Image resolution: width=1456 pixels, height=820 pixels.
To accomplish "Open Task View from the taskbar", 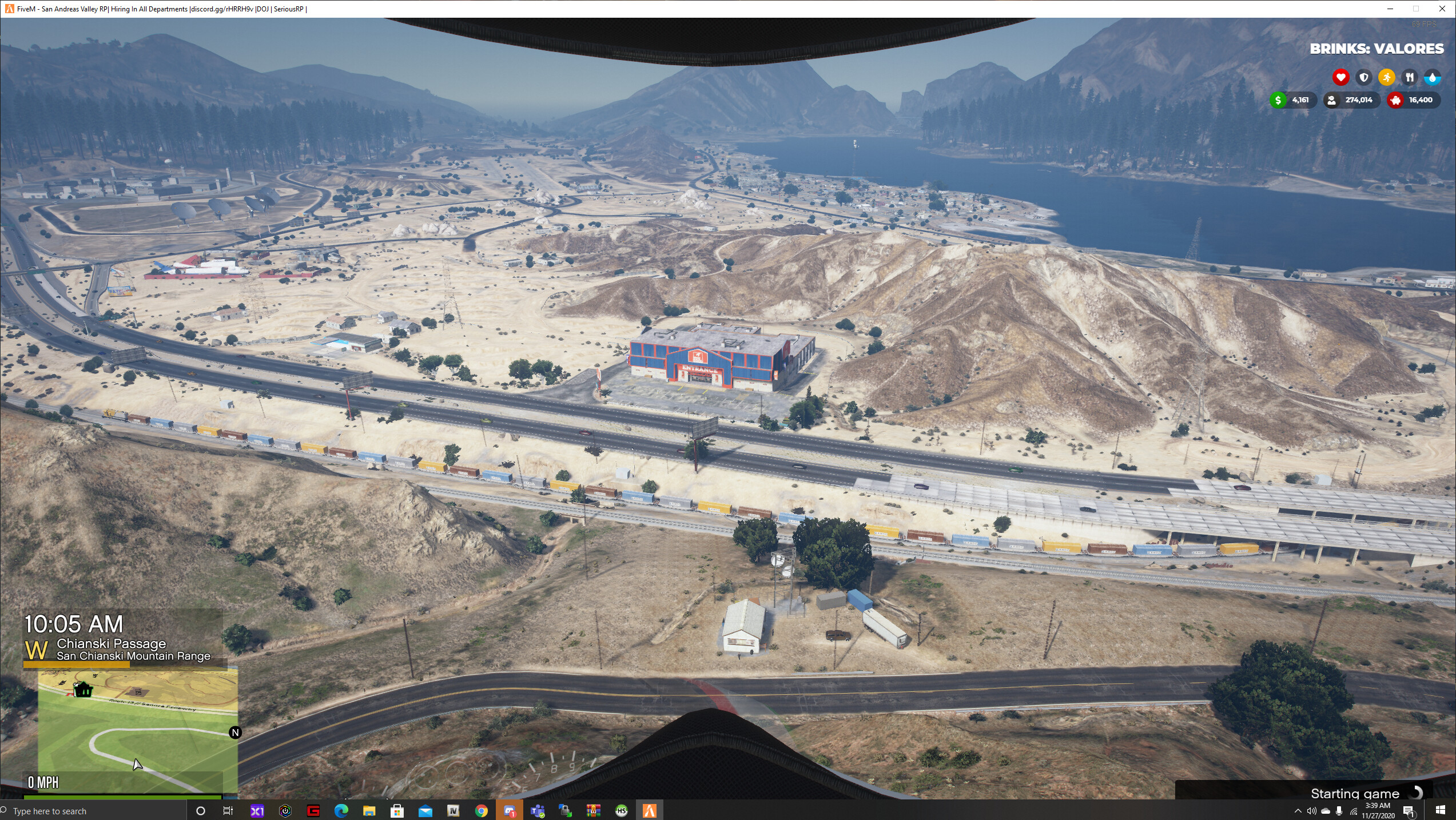I will click(228, 810).
